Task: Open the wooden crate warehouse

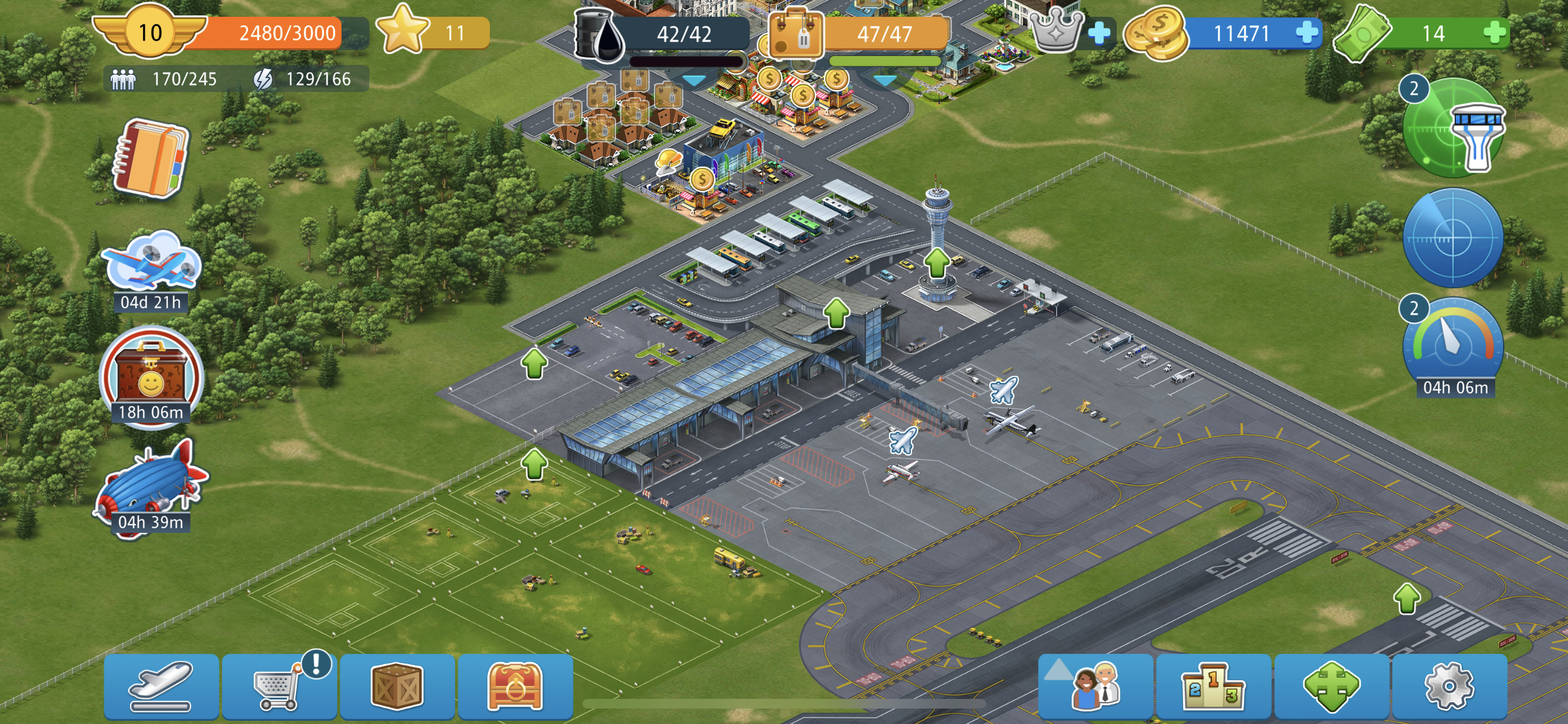Action: [397, 687]
